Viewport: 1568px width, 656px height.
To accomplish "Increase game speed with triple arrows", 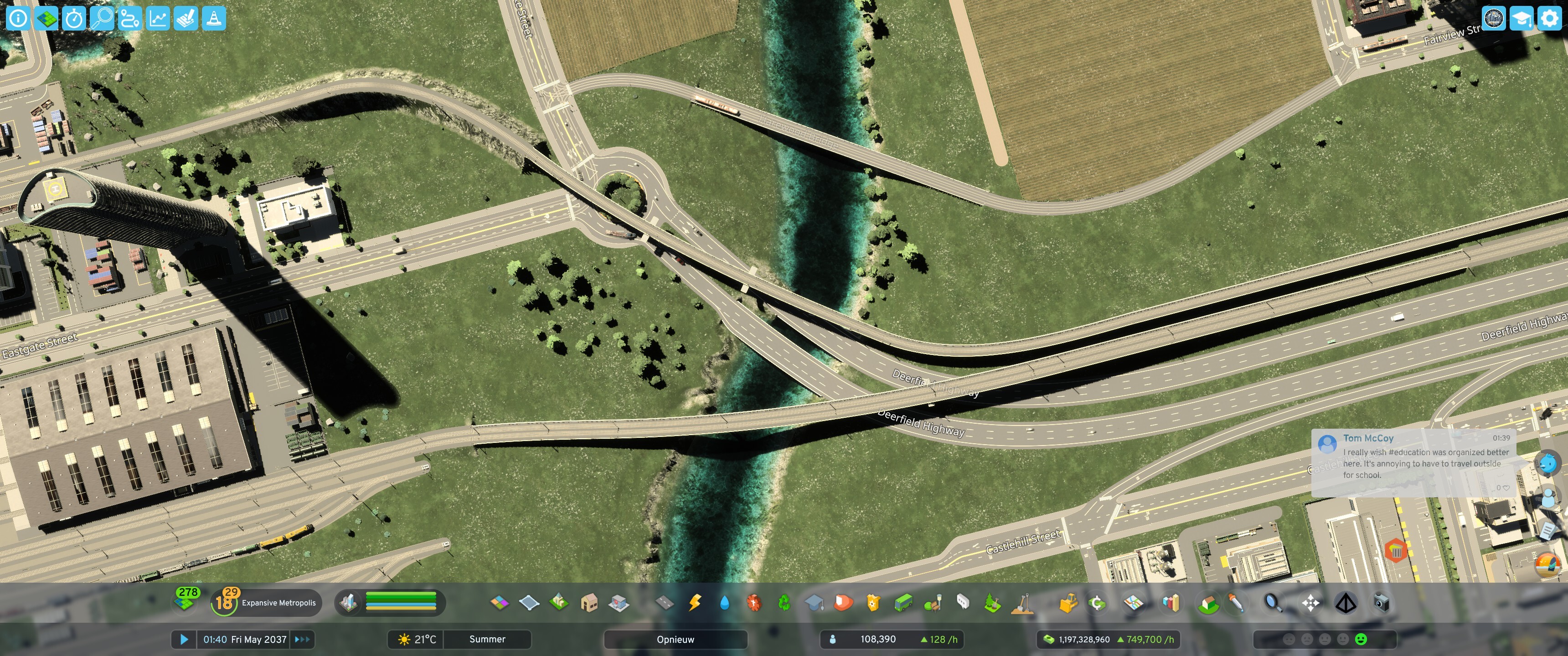I will (x=303, y=640).
